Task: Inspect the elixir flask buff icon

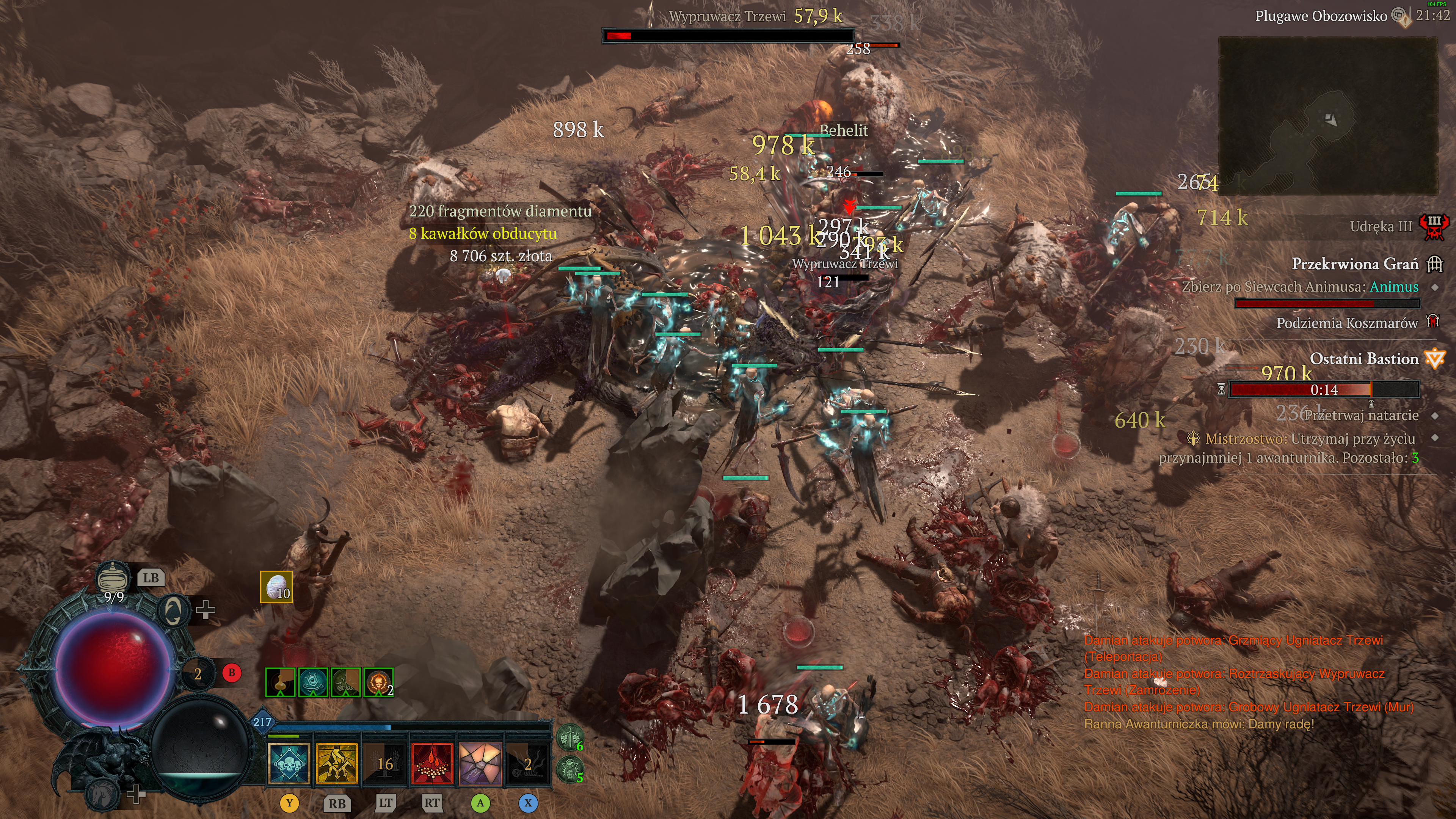Action: [280, 683]
